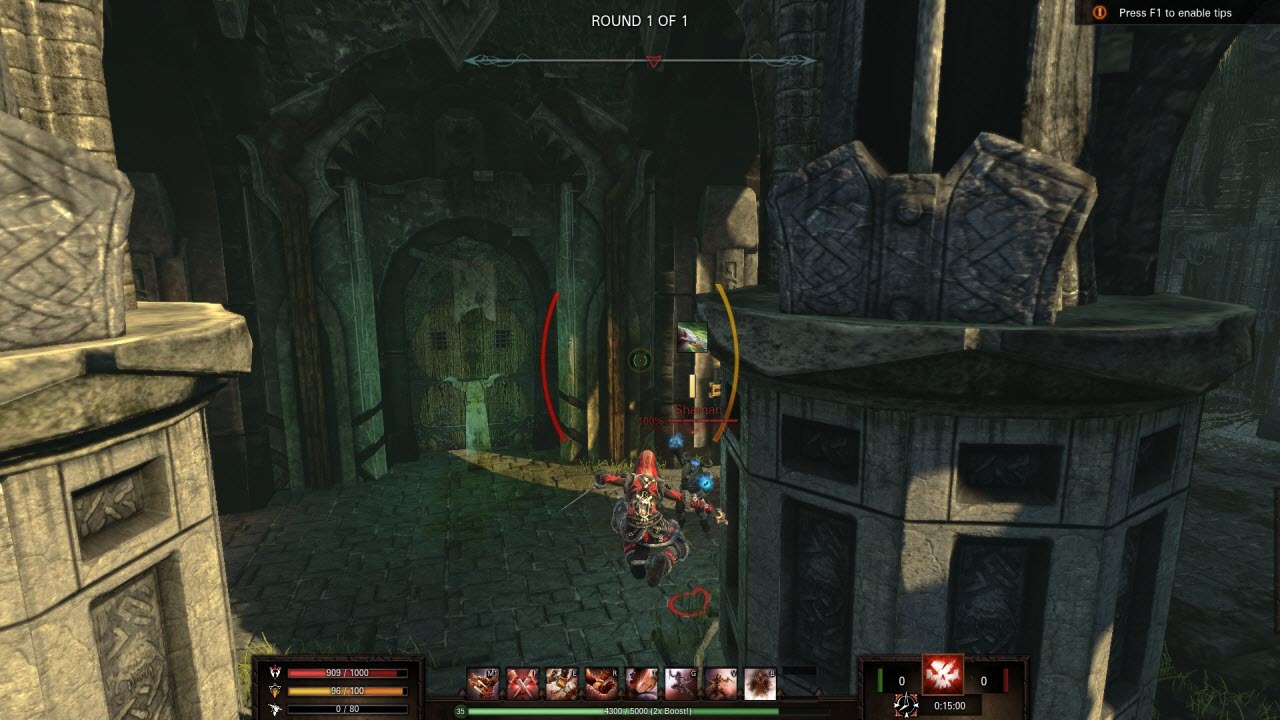Click the buff icon above the Shaman

(694, 337)
